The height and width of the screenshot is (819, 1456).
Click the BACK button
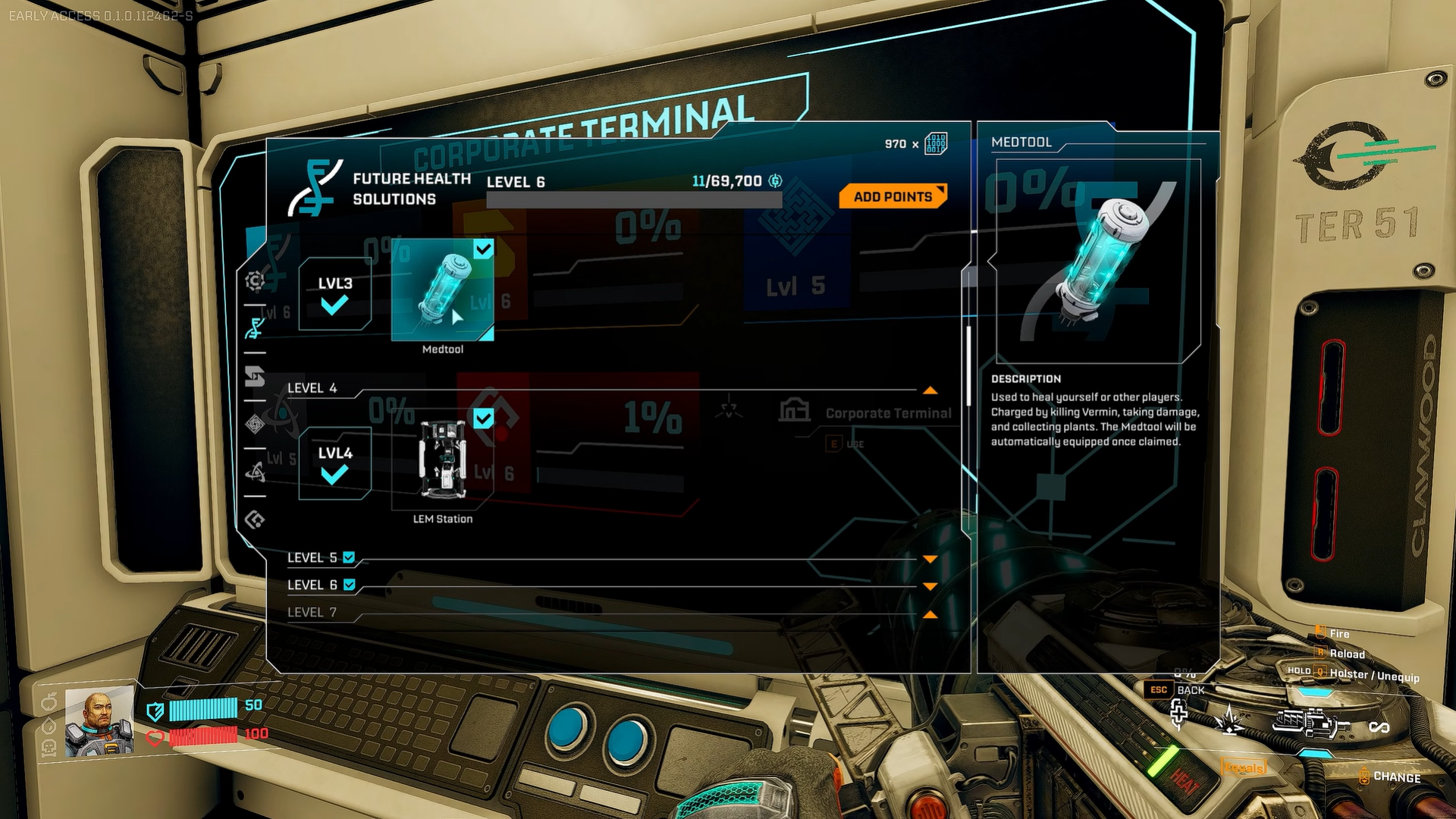(1190, 690)
